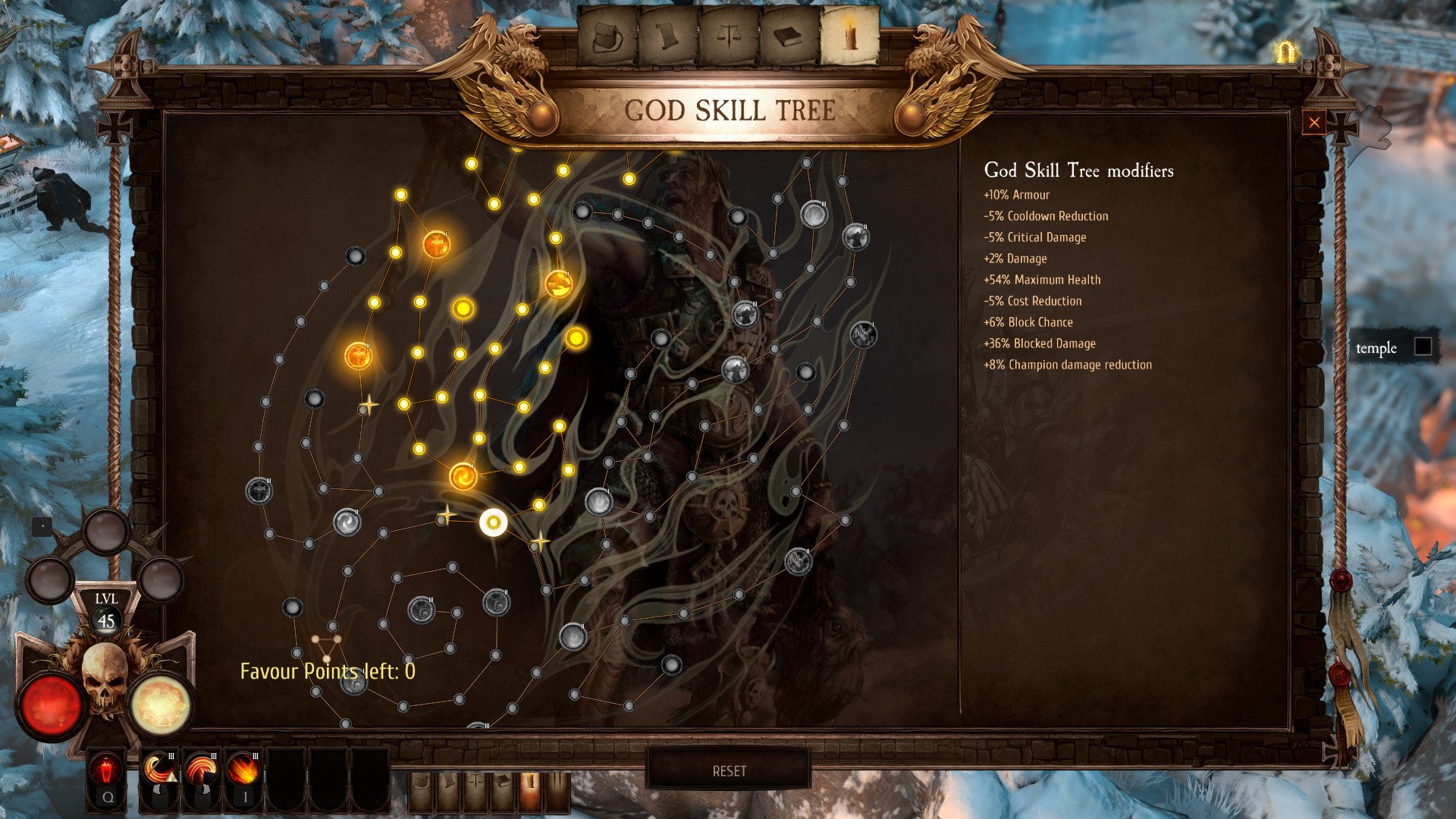Use the red health potion slot

click(107, 771)
